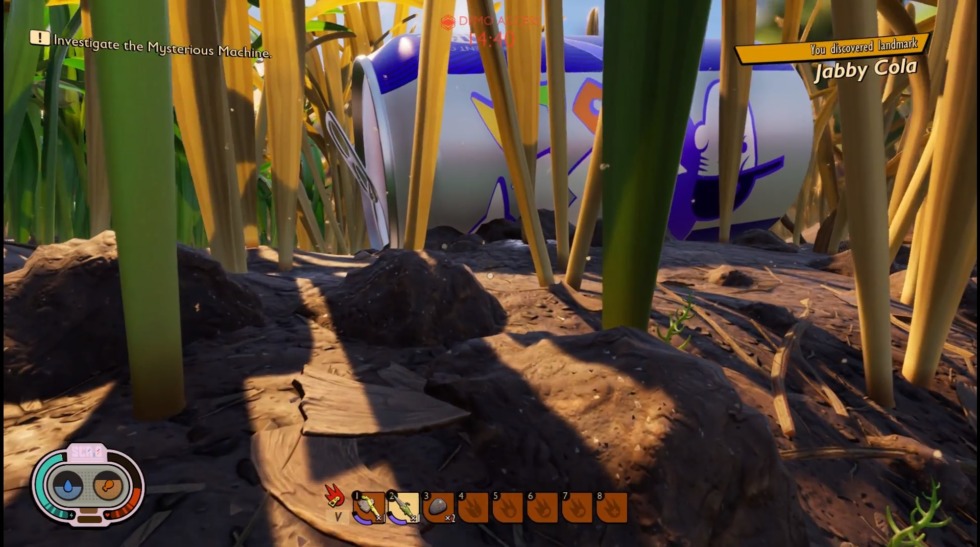Select the pebblet spear hotbar slot

point(403,508)
